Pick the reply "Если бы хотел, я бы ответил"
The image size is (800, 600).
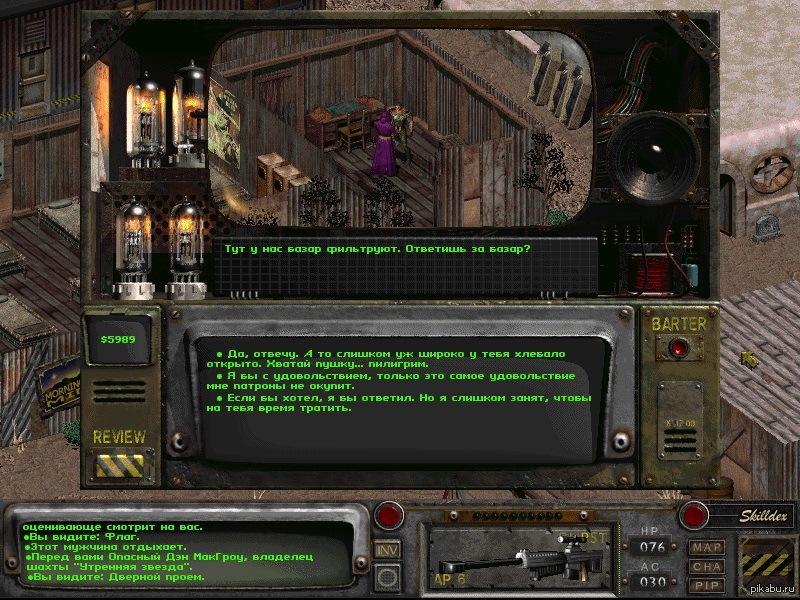tap(395, 402)
